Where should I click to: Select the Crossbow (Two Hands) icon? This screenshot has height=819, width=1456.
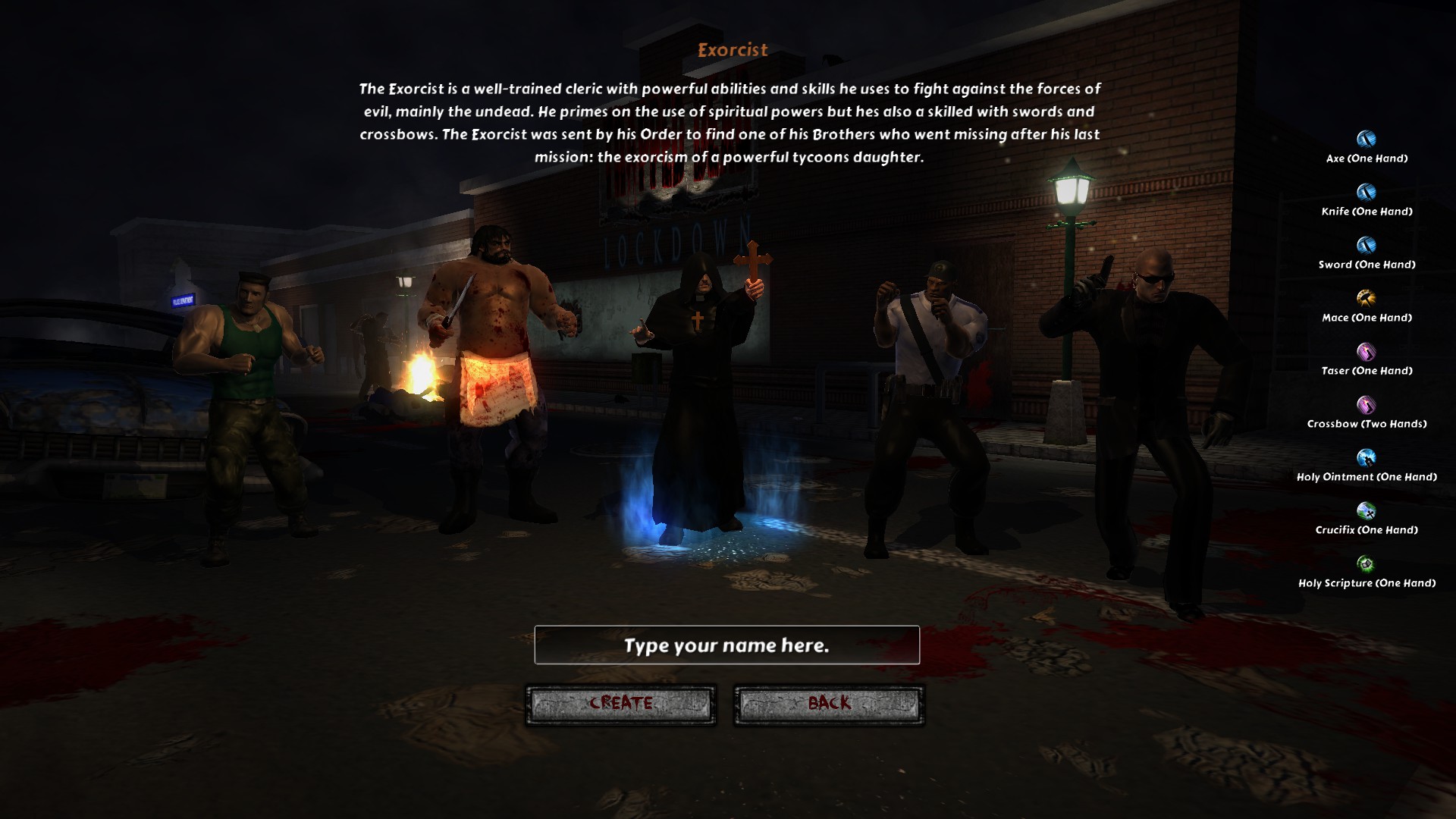1366,404
